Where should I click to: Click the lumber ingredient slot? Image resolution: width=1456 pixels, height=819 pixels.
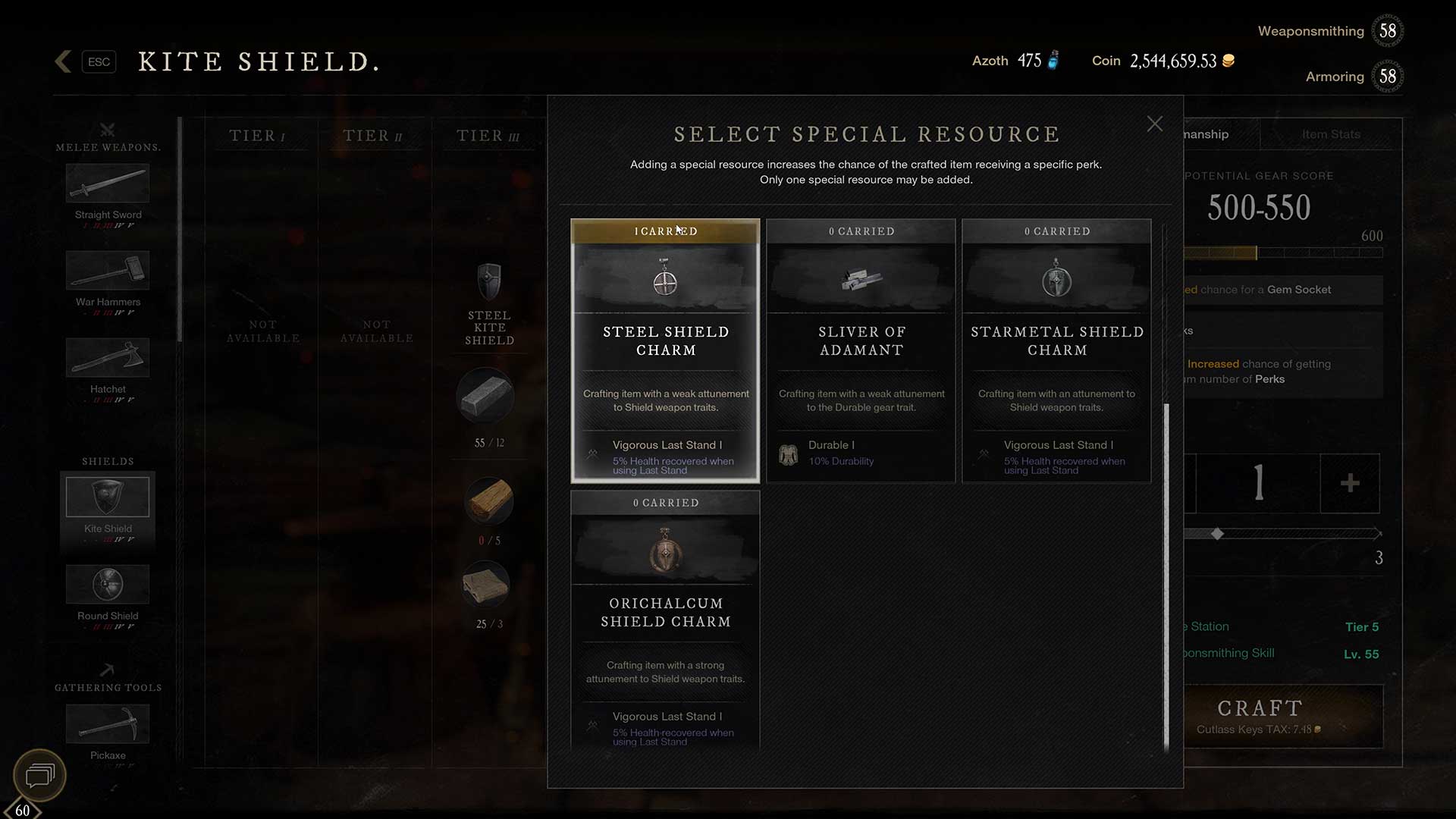pyautogui.click(x=488, y=500)
